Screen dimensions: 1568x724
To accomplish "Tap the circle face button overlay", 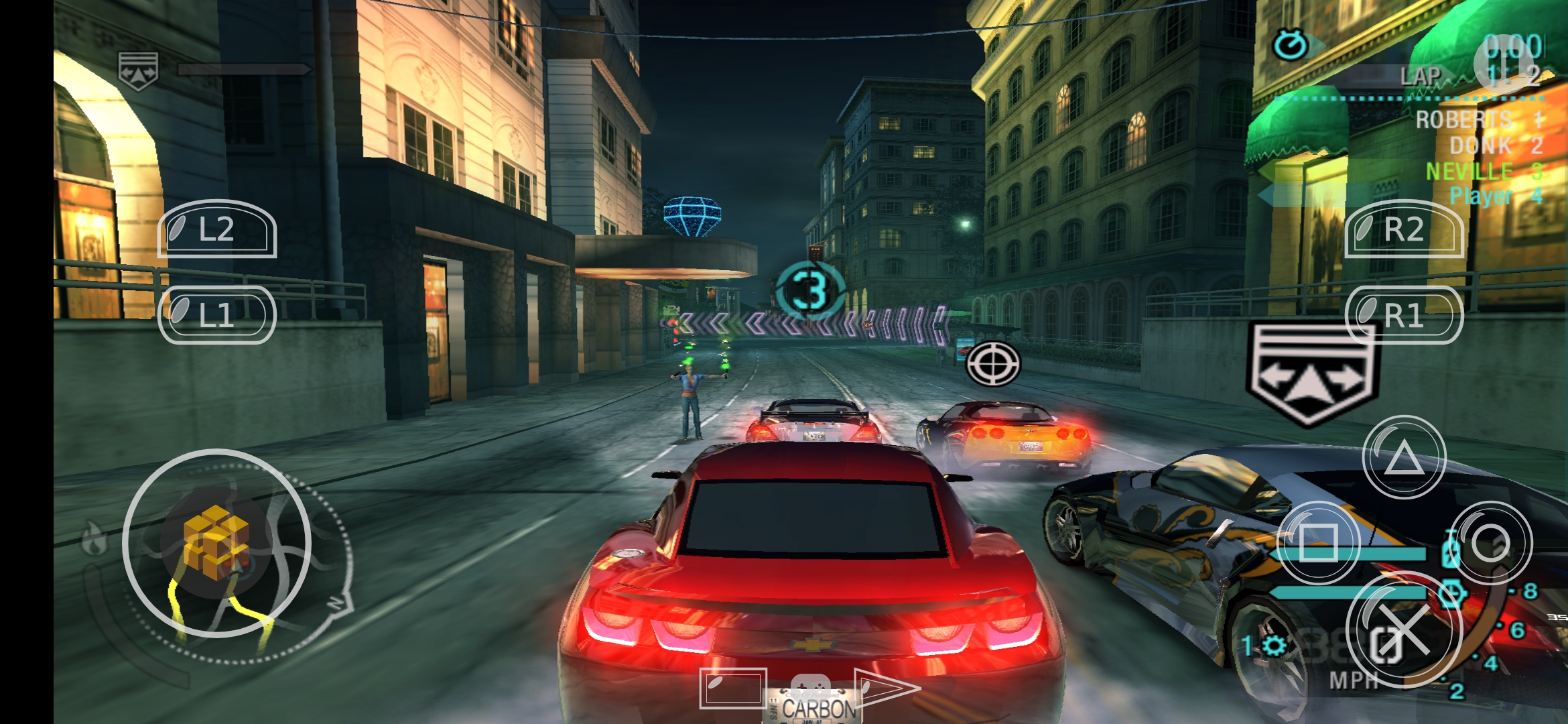I will [1490, 542].
